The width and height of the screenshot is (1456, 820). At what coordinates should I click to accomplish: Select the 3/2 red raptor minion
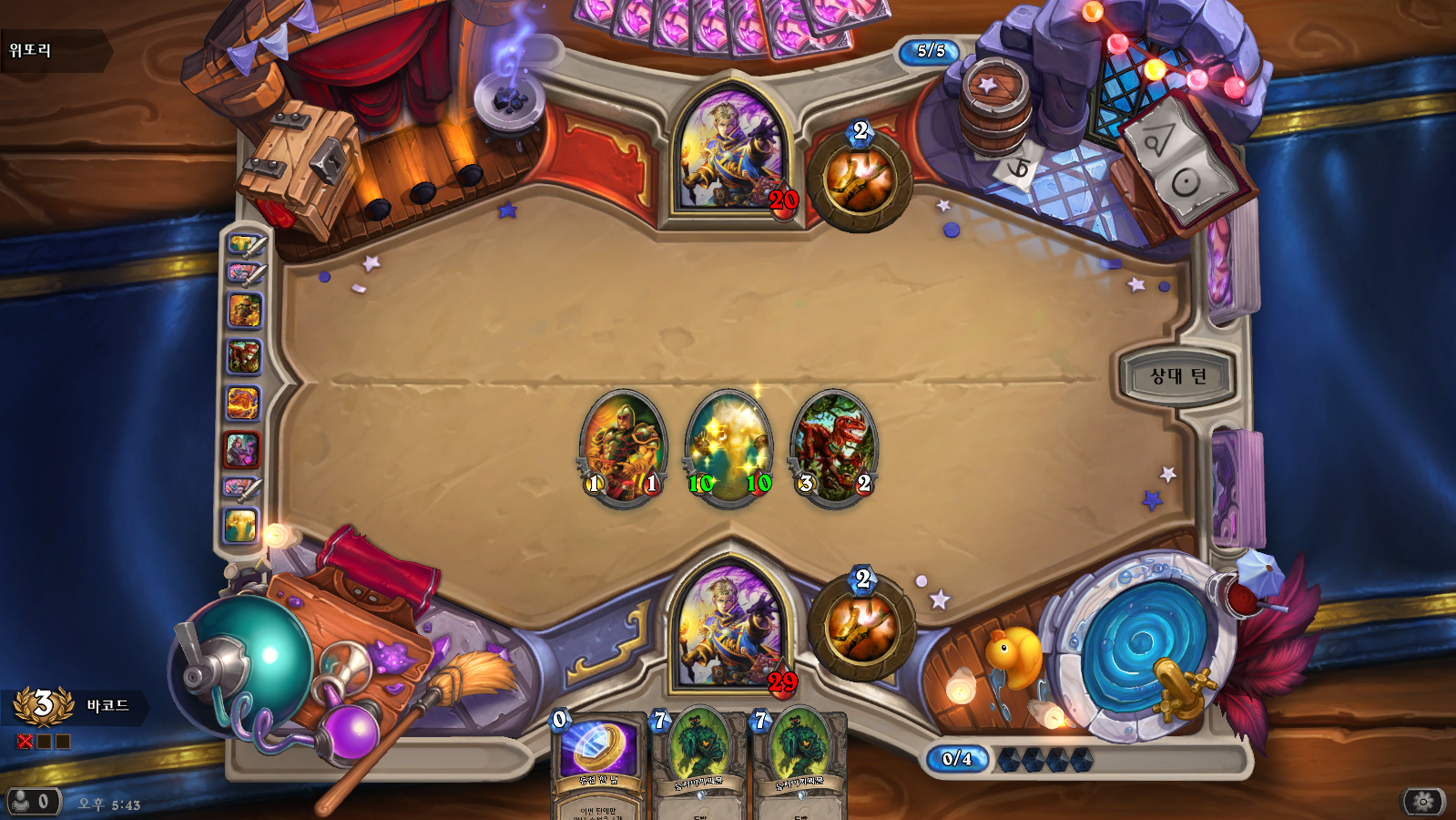tap(834, 446)
